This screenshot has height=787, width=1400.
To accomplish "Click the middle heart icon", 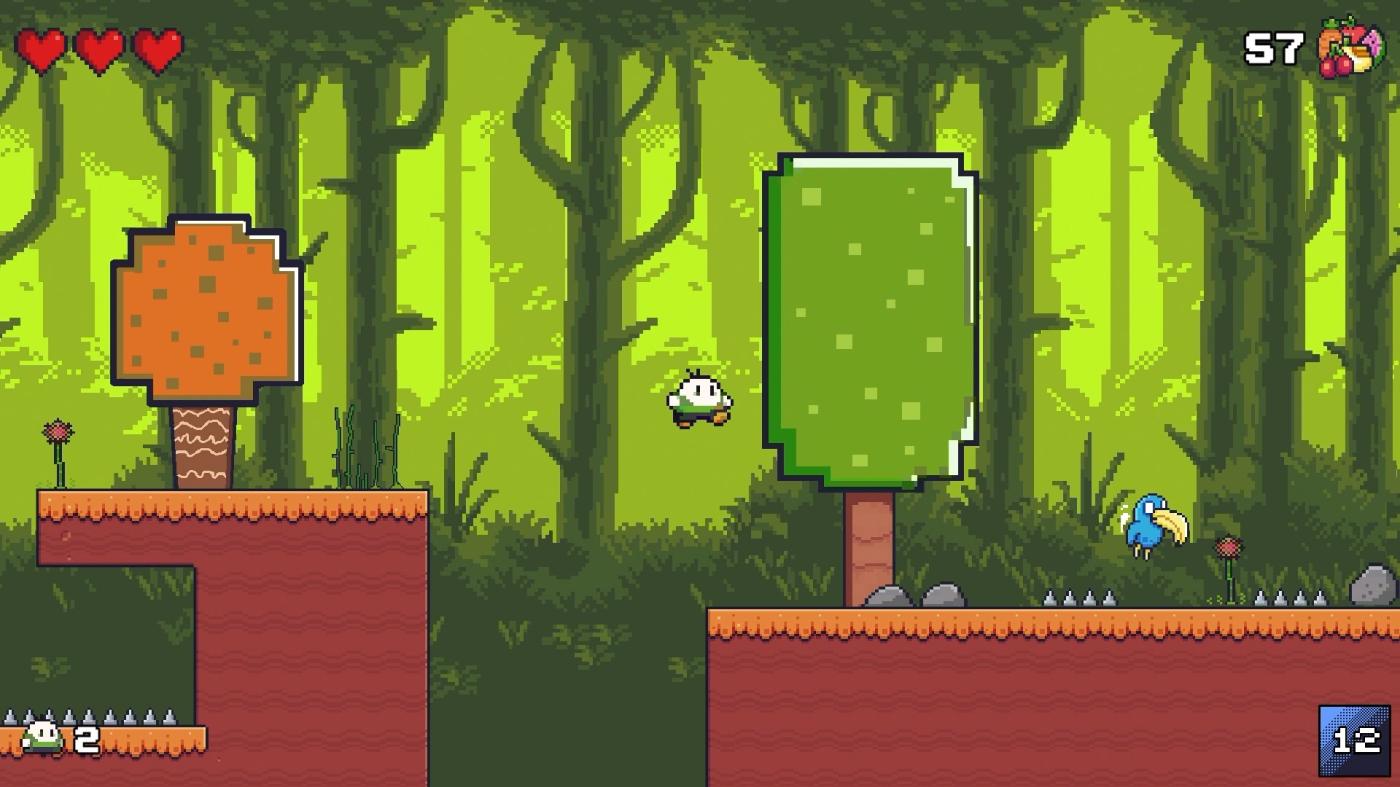I will 101,48.
